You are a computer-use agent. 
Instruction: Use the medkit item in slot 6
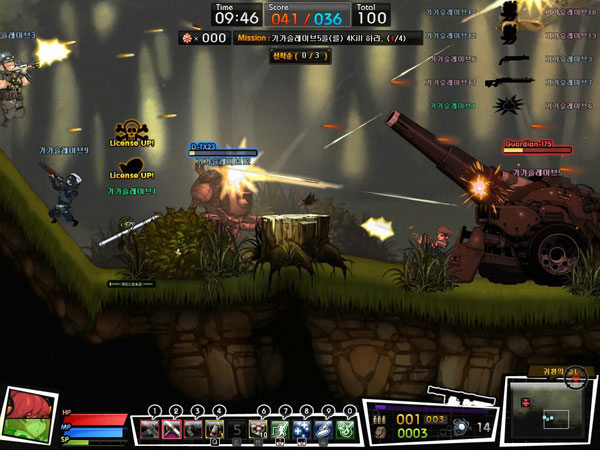point(259,430)
